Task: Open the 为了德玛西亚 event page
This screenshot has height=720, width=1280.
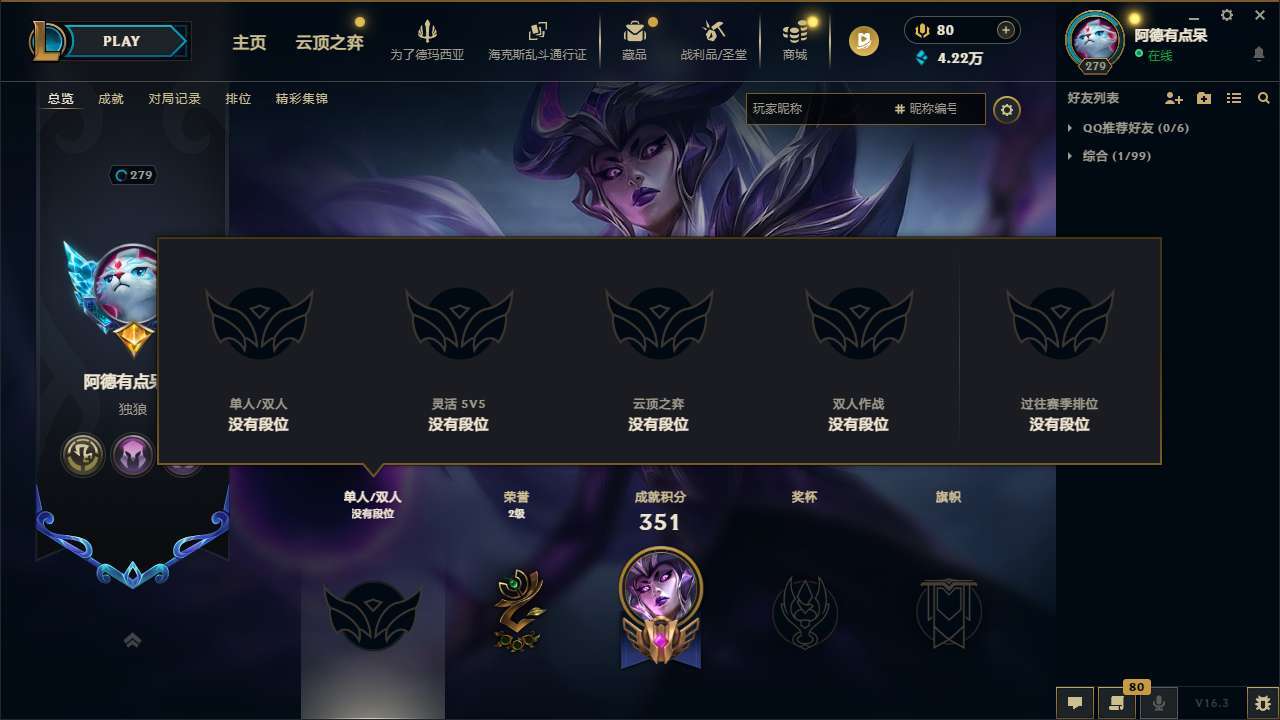Action: click(x=428, y=40)
